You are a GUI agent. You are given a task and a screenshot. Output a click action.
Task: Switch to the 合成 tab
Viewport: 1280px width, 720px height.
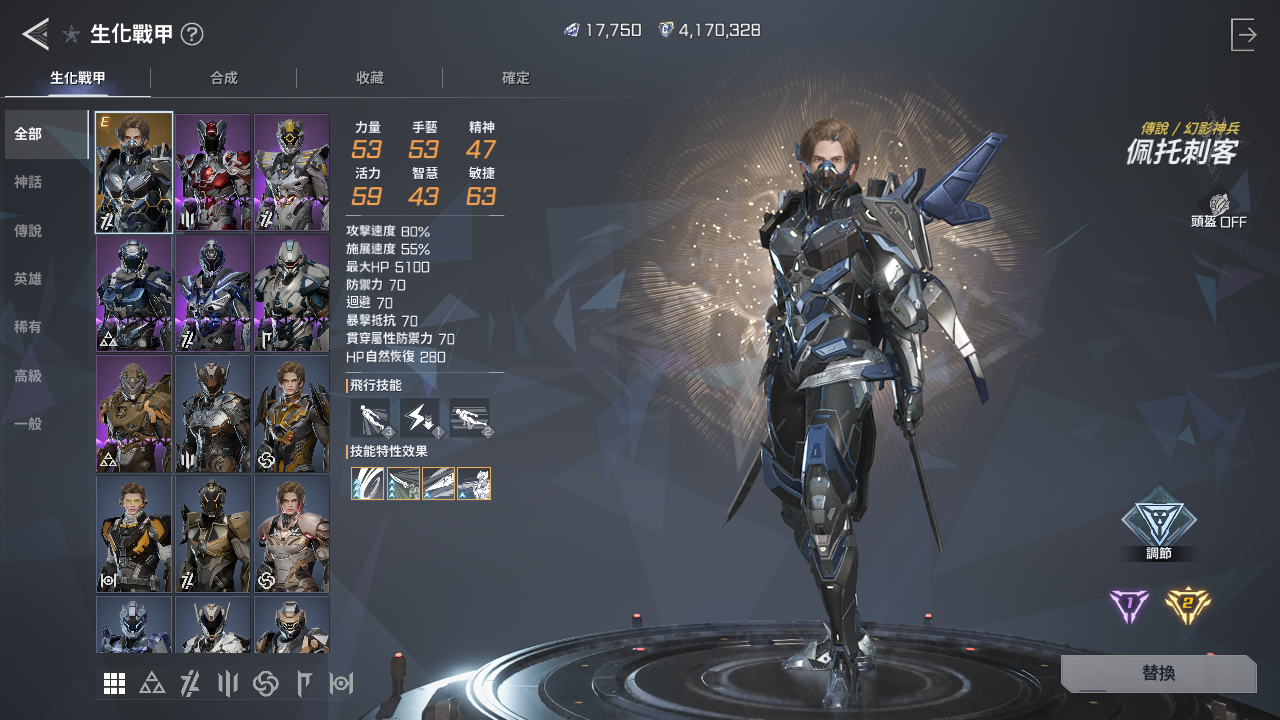click(x=225, y=77)
